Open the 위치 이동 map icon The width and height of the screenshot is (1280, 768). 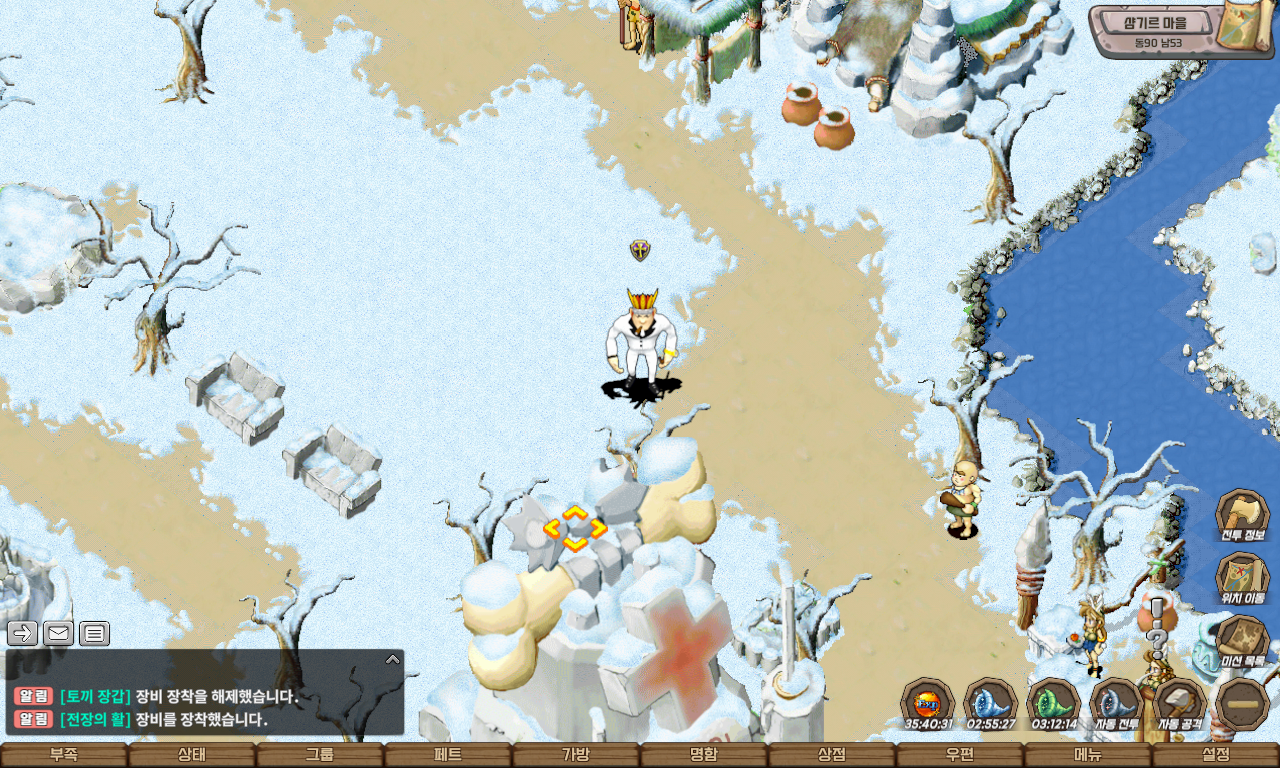click(1242, 579)
